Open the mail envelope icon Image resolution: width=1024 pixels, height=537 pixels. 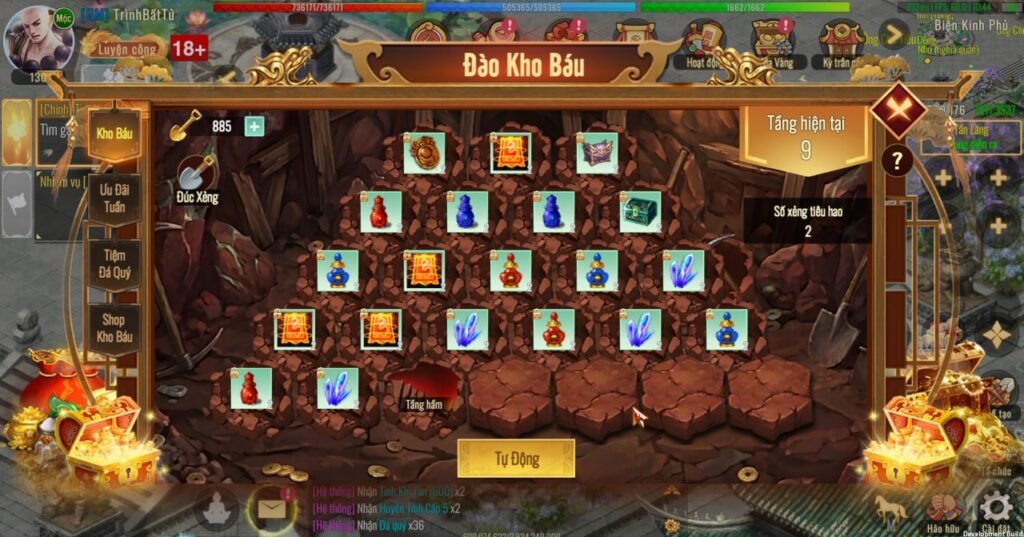pos(270,508)
